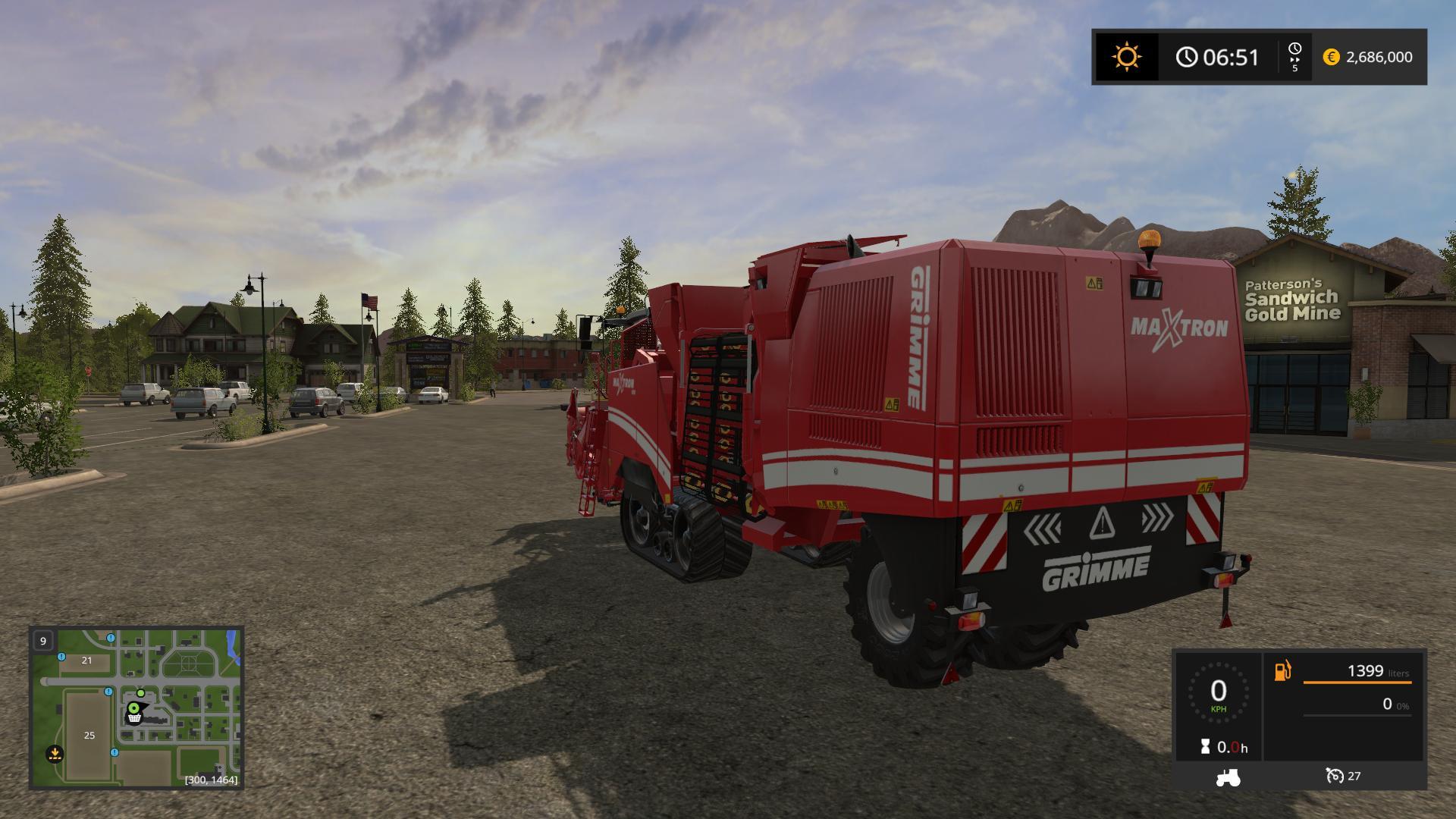Click the sunny weather forecast icon

(x=1126, y=58)
